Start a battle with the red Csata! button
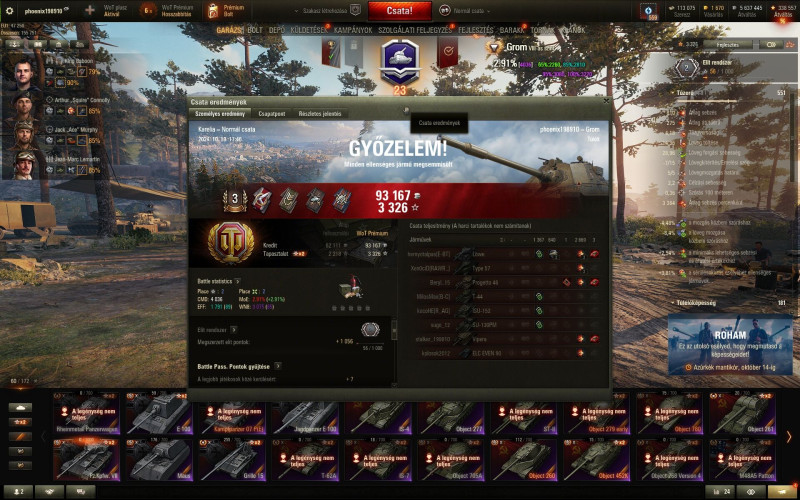The width and height of the screenshot is (800, 500). [399, 11]
